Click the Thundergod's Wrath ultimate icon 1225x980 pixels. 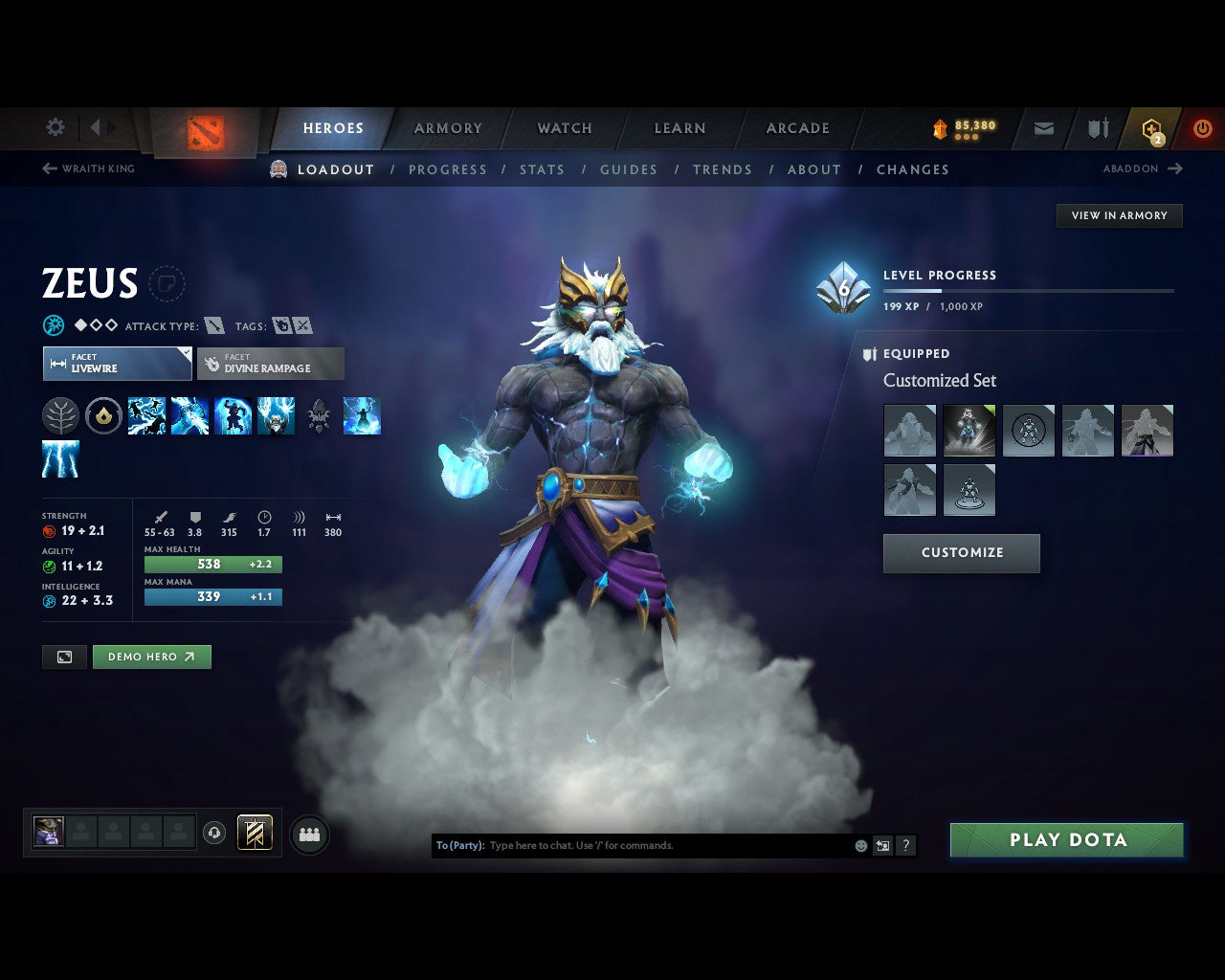[x=277, y=415]
